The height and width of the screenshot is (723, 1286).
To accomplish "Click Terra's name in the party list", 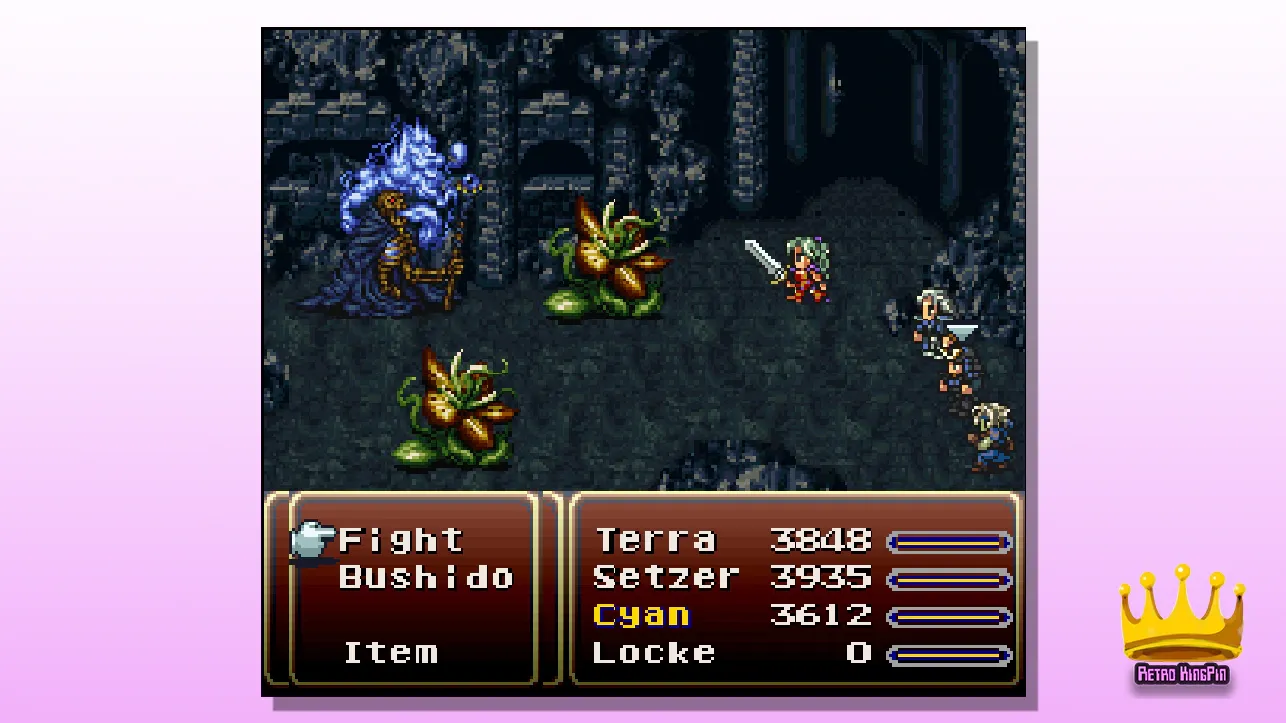I will (655, 540).
